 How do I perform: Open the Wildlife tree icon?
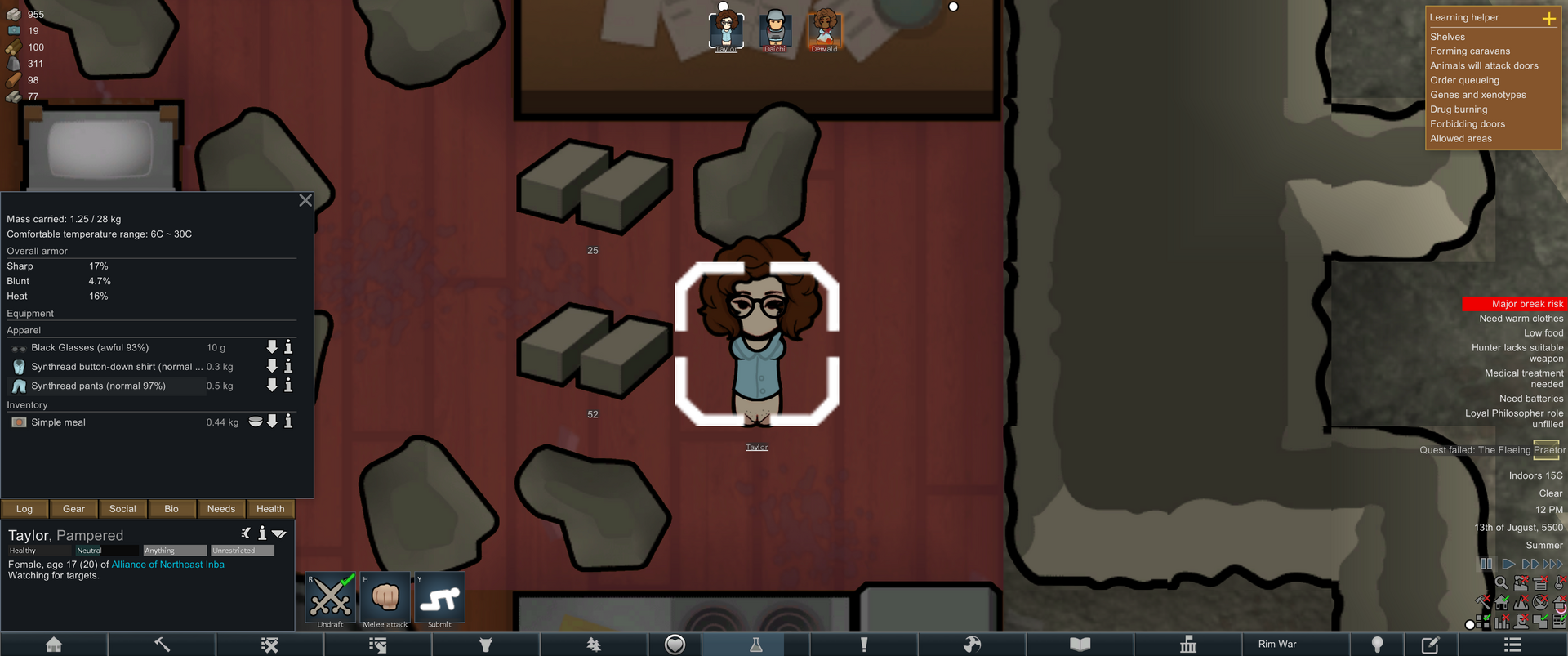click(594, 645)
